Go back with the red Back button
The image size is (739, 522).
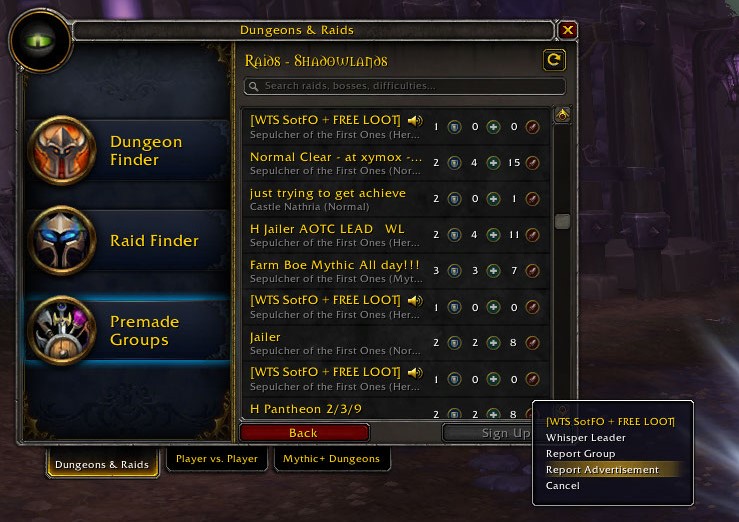point(303,433)
